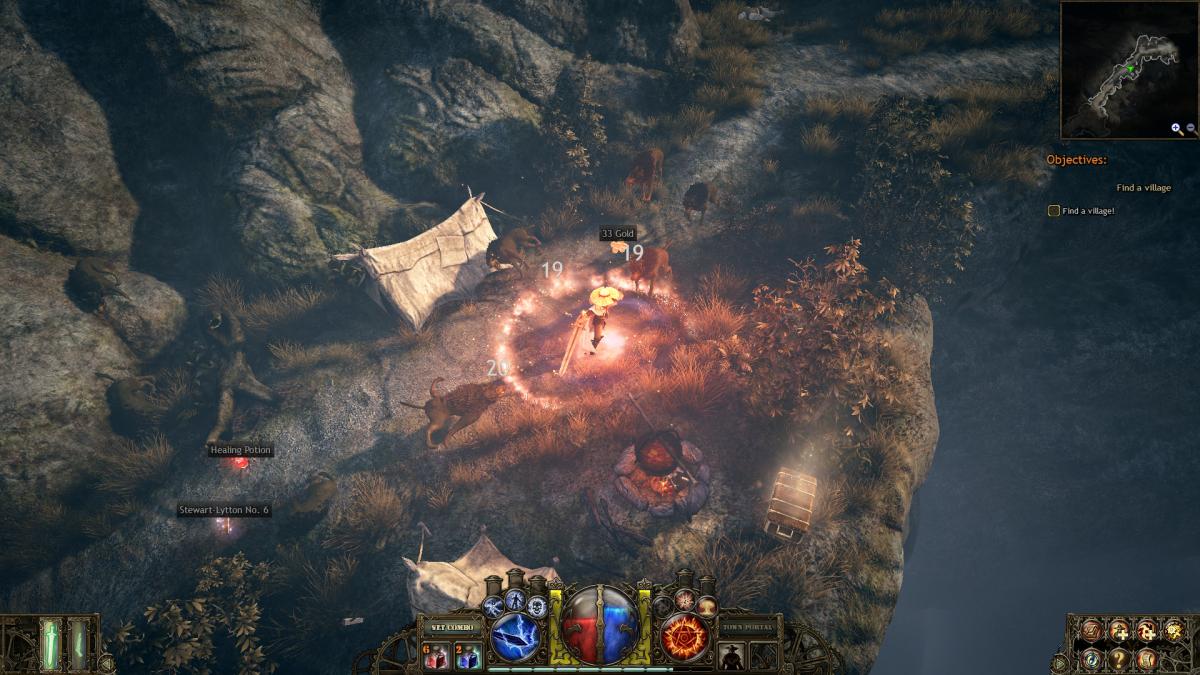Viewport: 1200px width, 675px height.
Task: Activate the fiery pentagram skill
Action: 683,634
